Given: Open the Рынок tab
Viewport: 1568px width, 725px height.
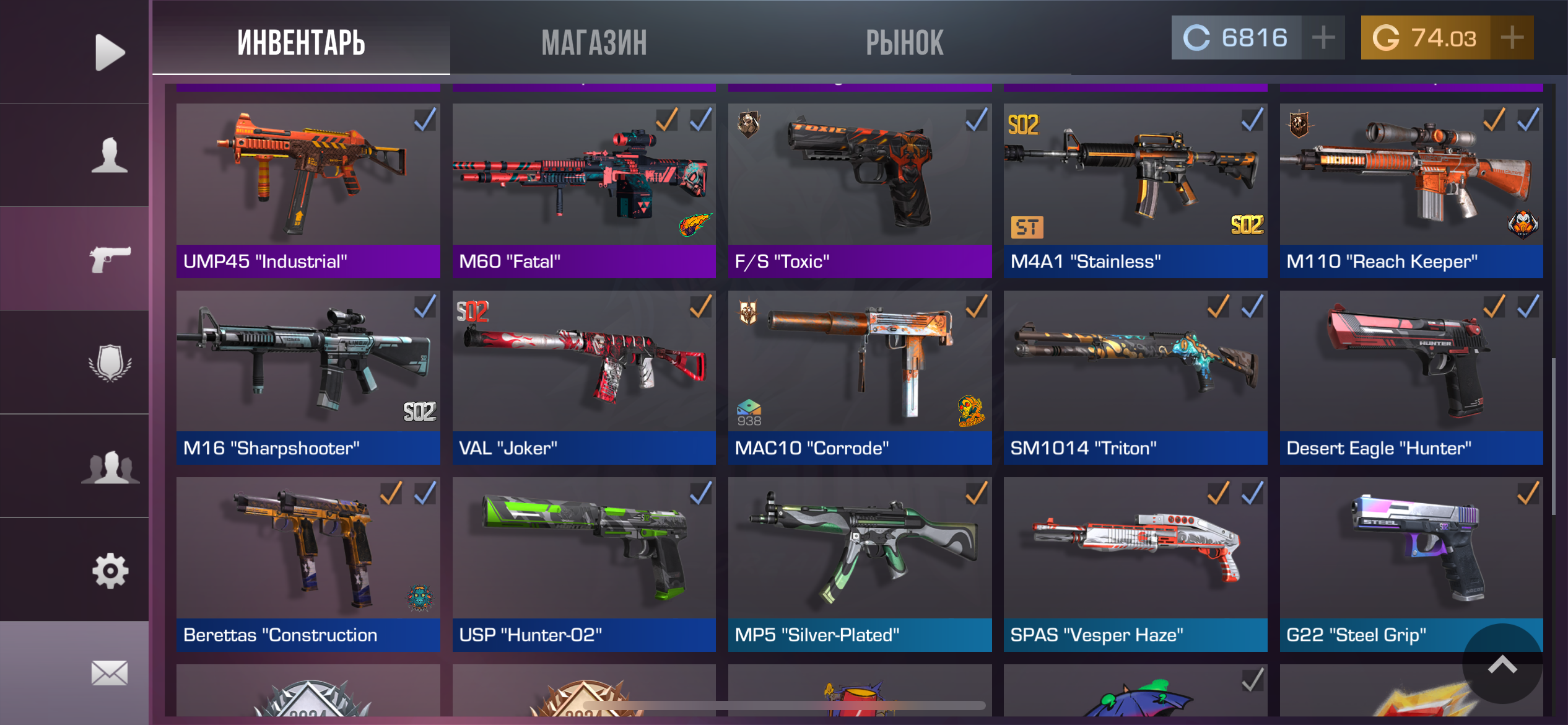Looking at the screenshot, I should (904, 42).
